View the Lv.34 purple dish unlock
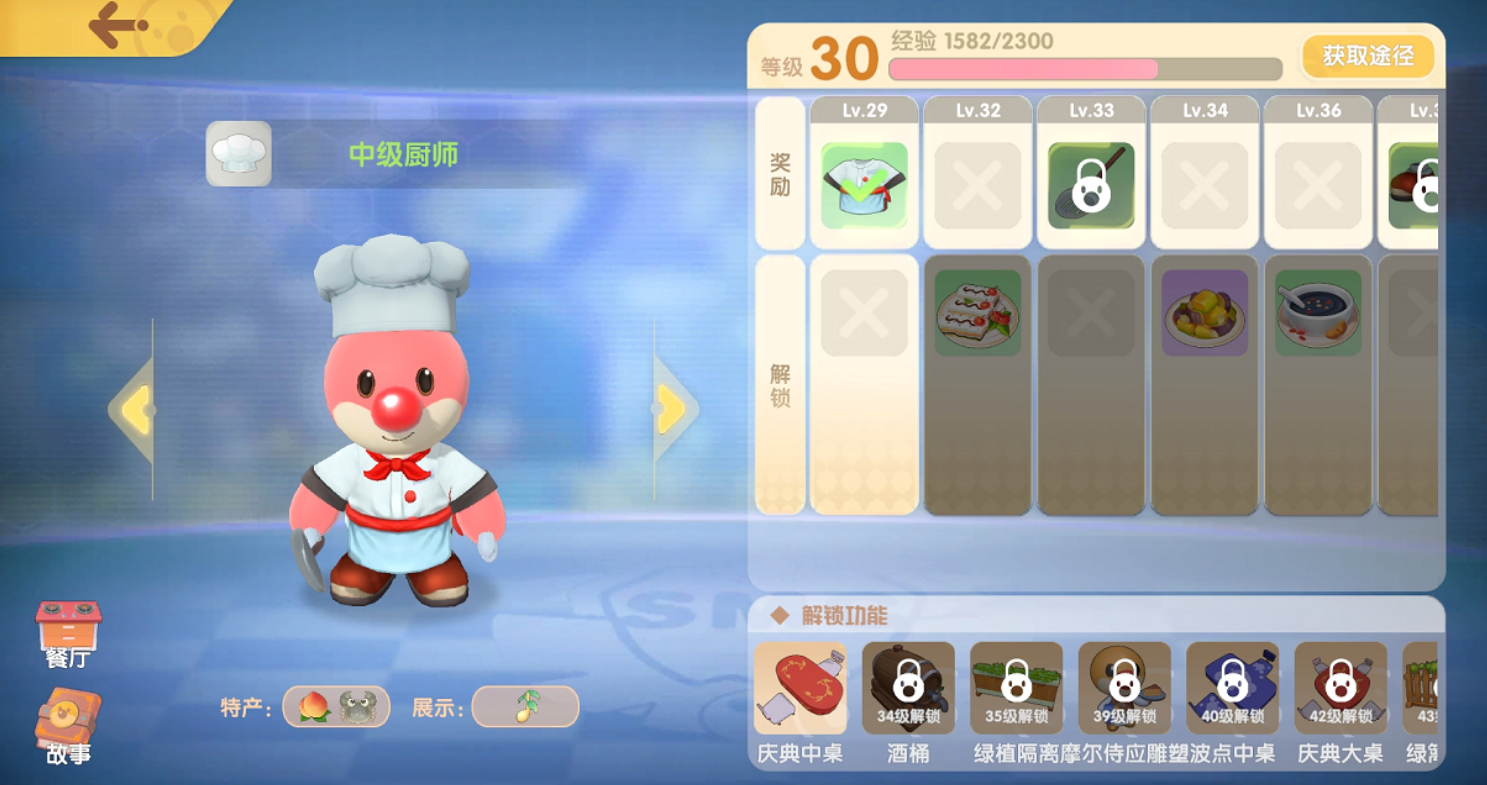1487x785 pixels. tap(1205, 313)
